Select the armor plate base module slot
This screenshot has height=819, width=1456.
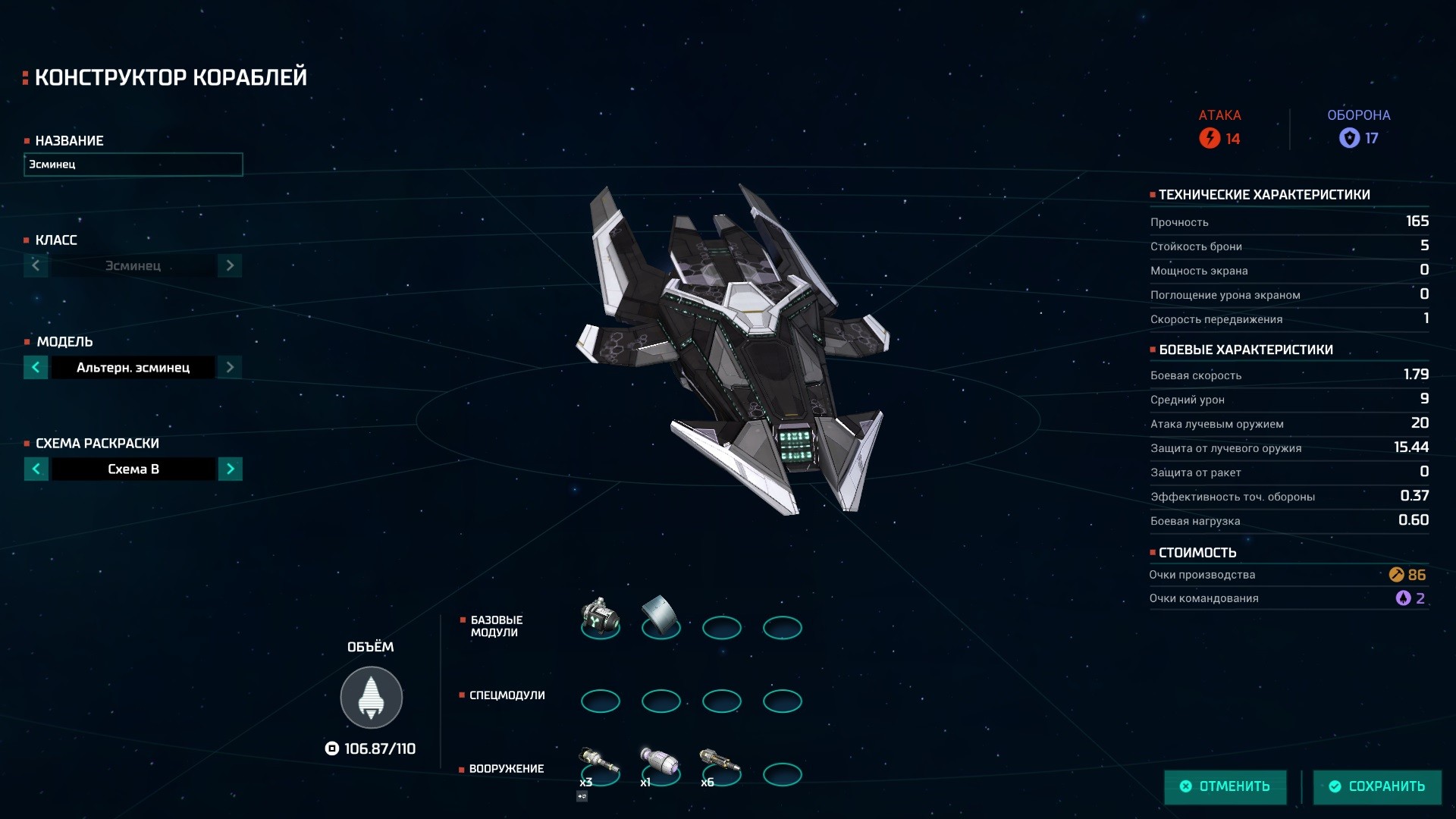tap(661, 618)
